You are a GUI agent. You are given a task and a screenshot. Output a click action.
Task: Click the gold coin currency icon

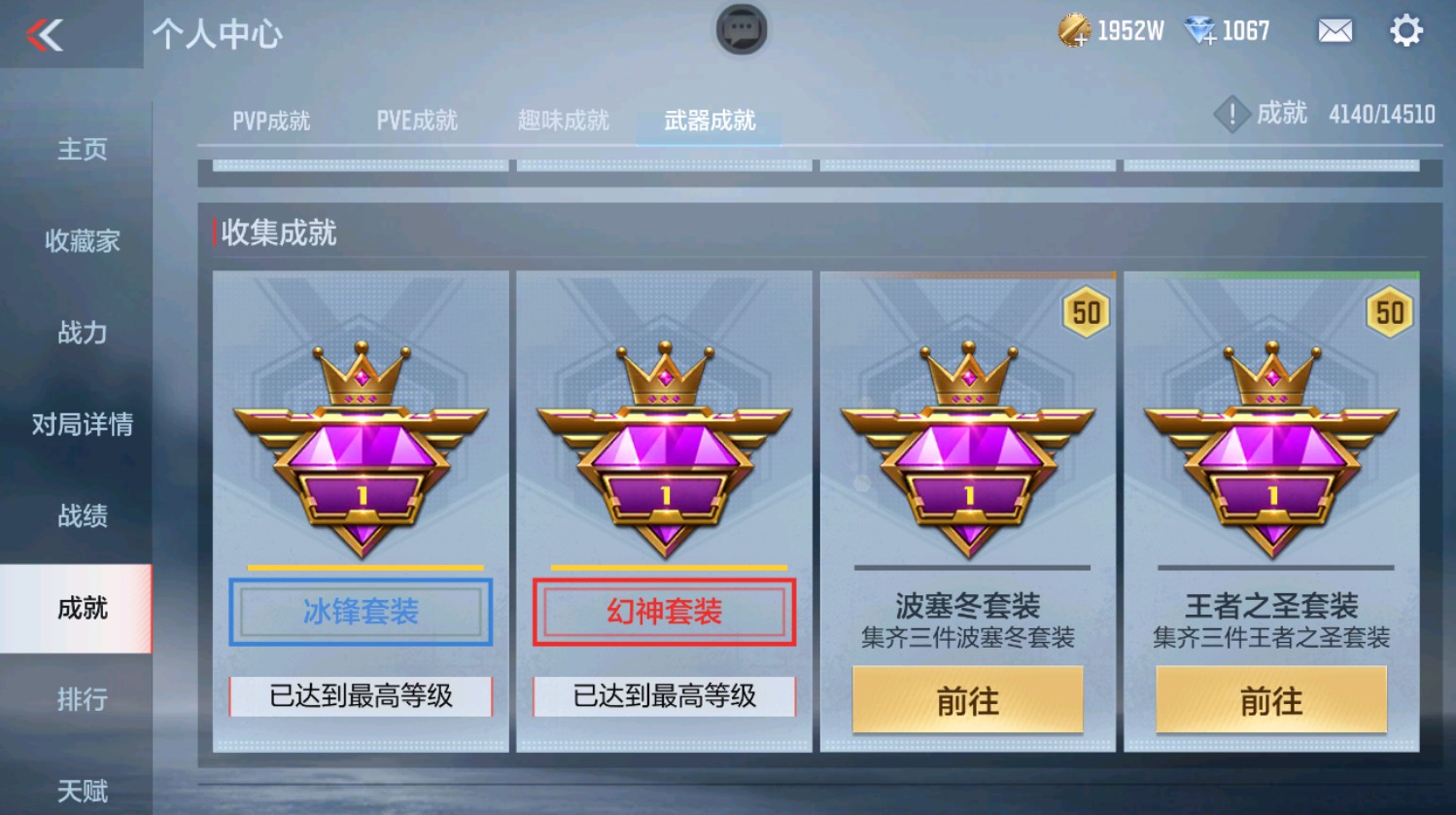point(1075,30)
